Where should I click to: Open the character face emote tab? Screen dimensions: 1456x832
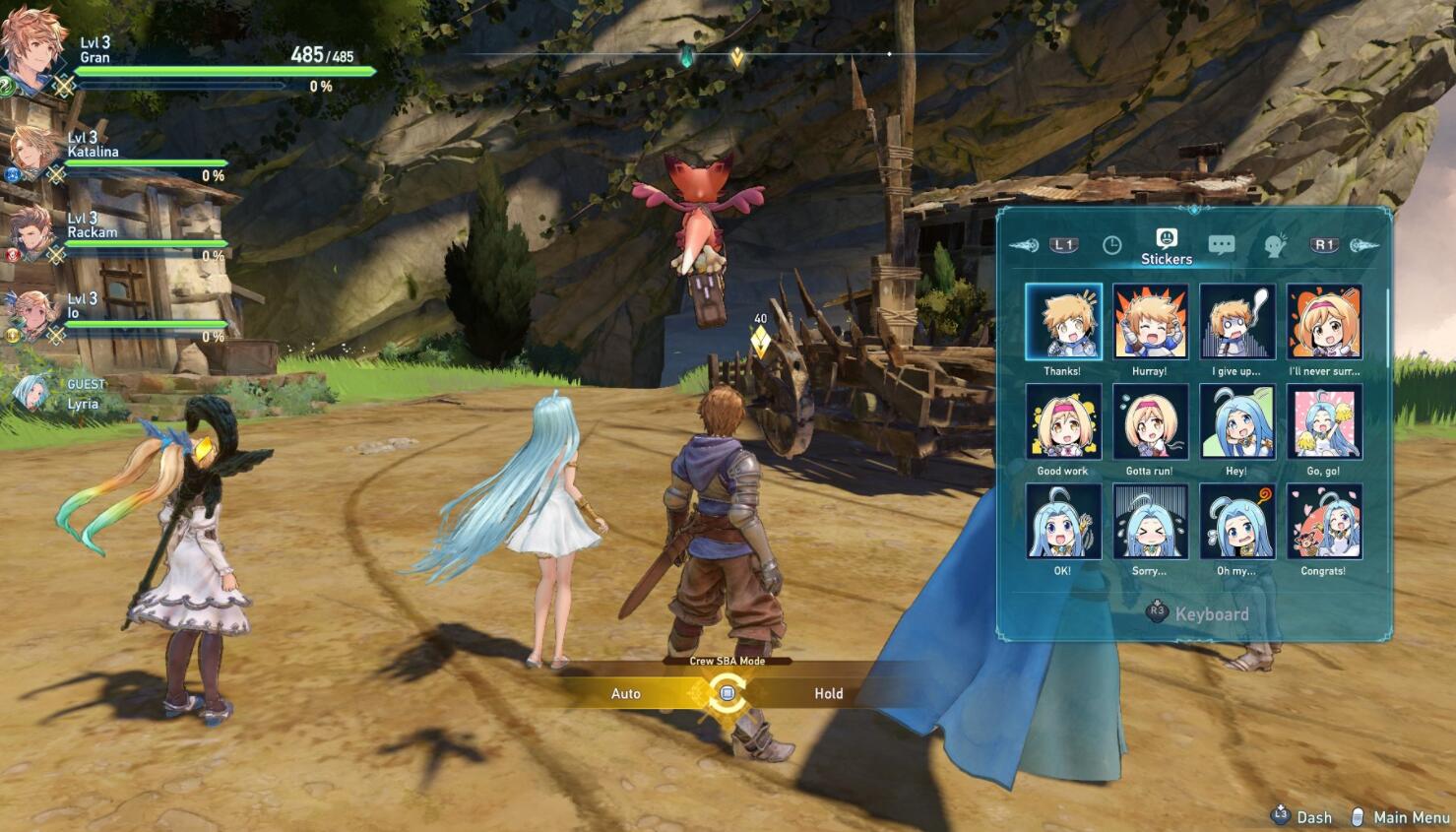point(1275,245)
